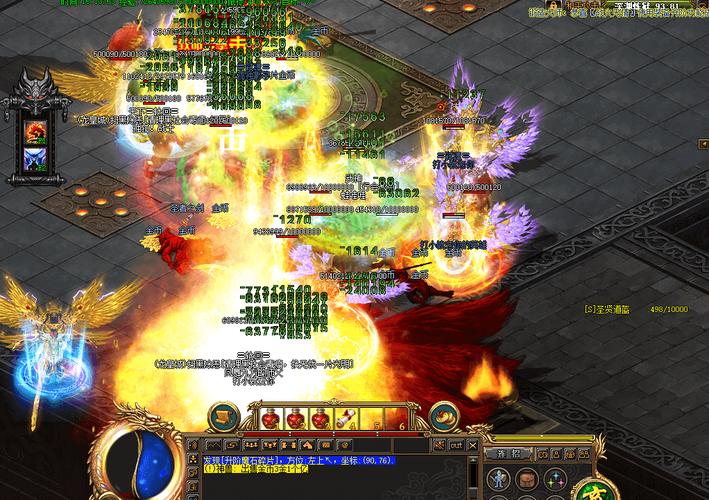Click the 'out' button on the chat toolbar
The image size is (709, 500).
coord(456,445)
